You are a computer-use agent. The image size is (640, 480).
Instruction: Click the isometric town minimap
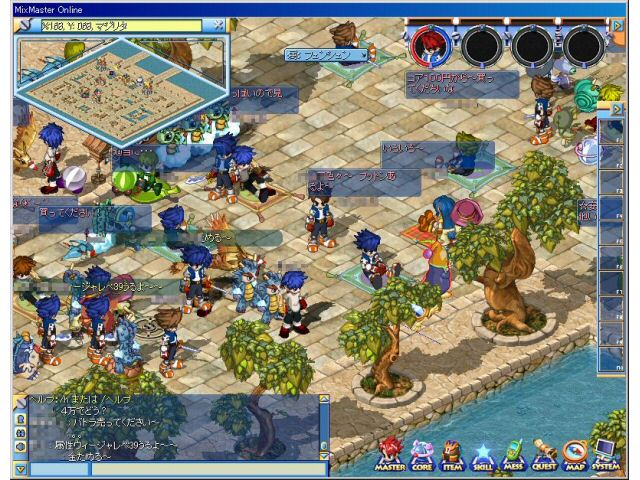[x=120, y=83]
